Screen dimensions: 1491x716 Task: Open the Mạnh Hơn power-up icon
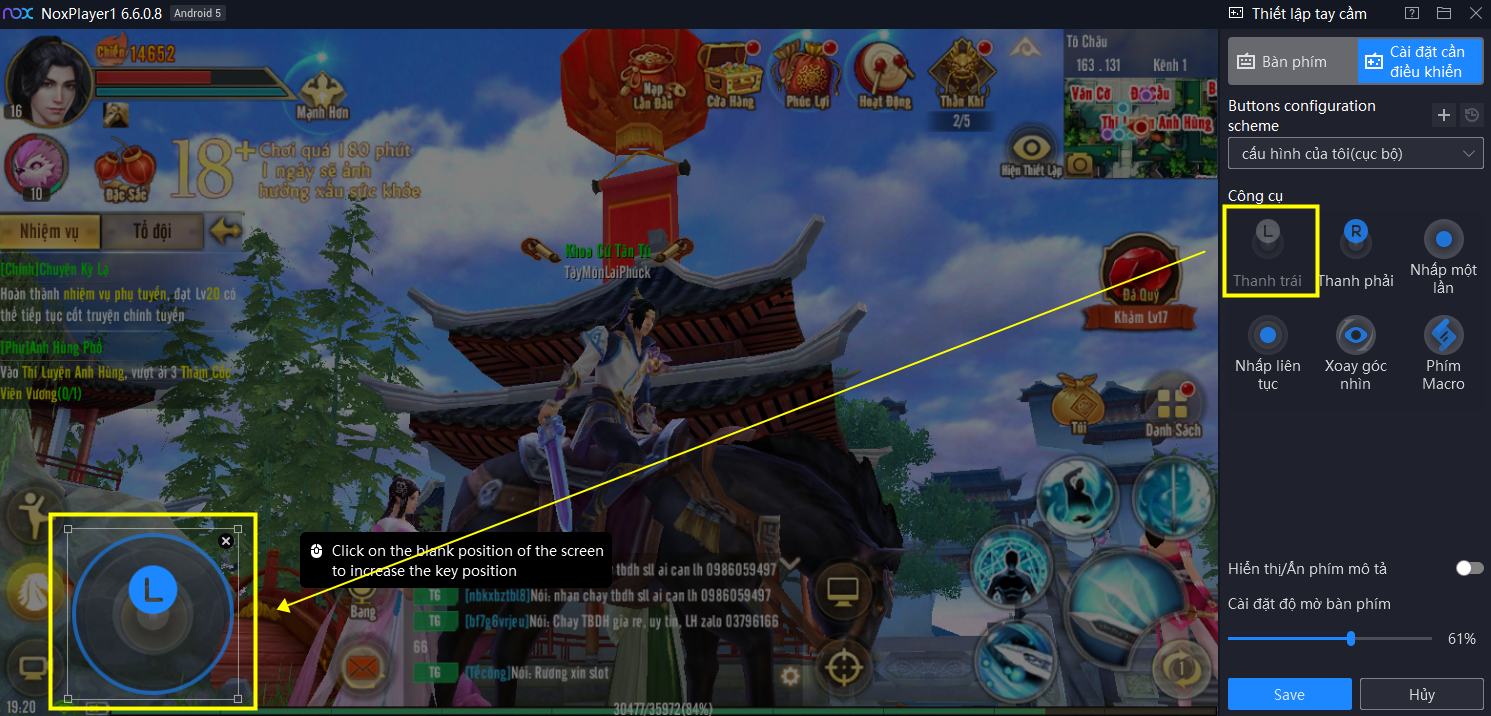(322, 94)
